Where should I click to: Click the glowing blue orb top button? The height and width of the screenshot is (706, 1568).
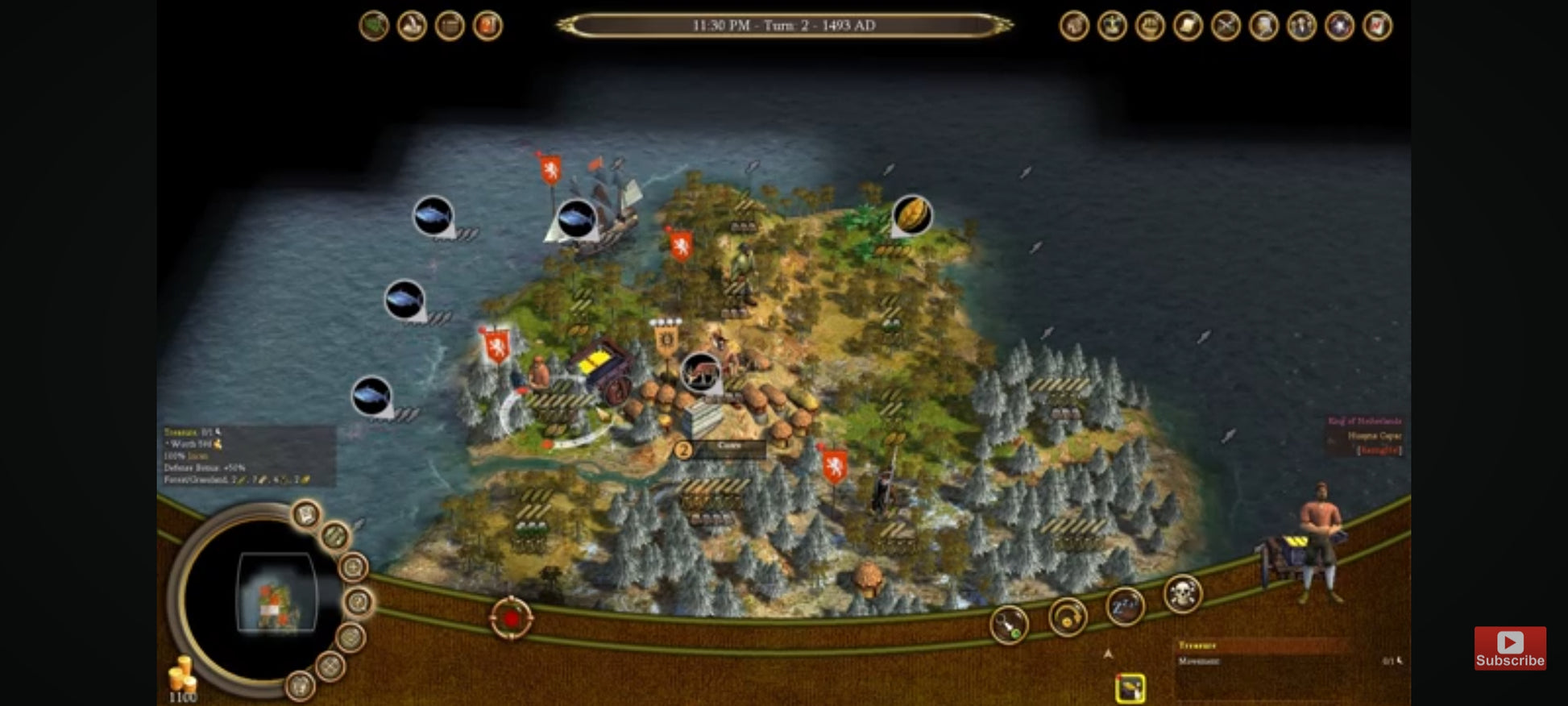[x=1339, y=26]
